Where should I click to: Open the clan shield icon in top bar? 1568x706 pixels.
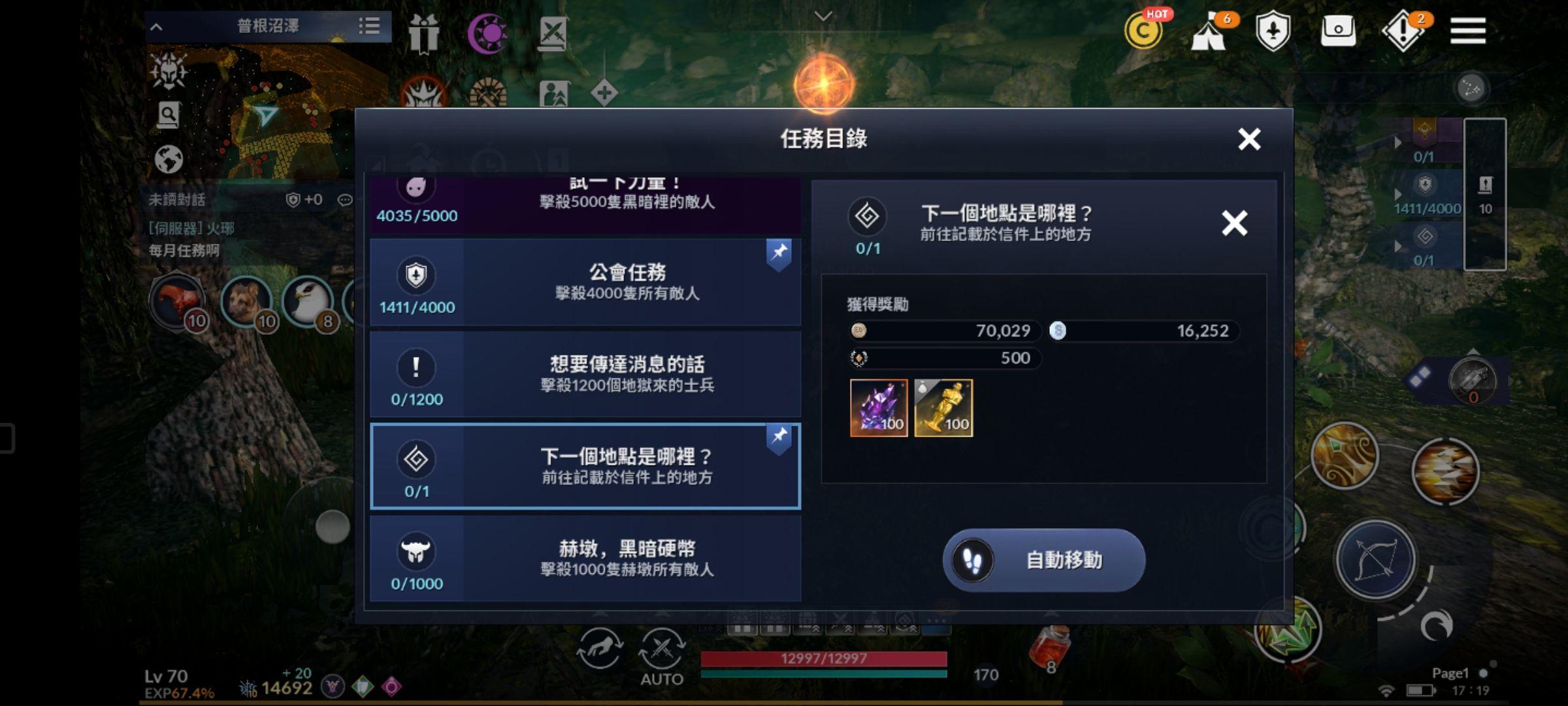(1274, 31)
